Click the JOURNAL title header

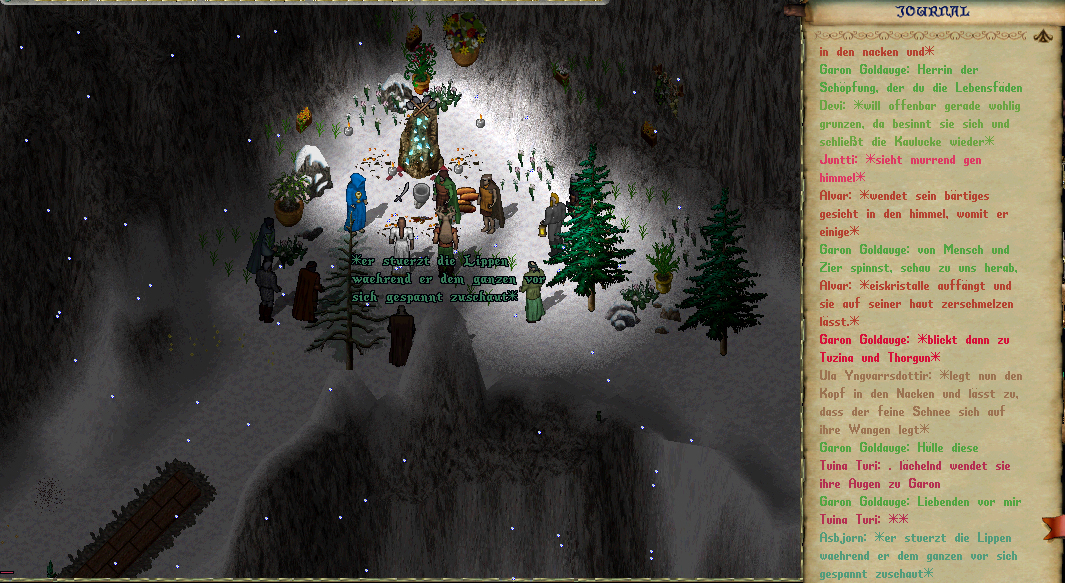click(x=933, y=12)
